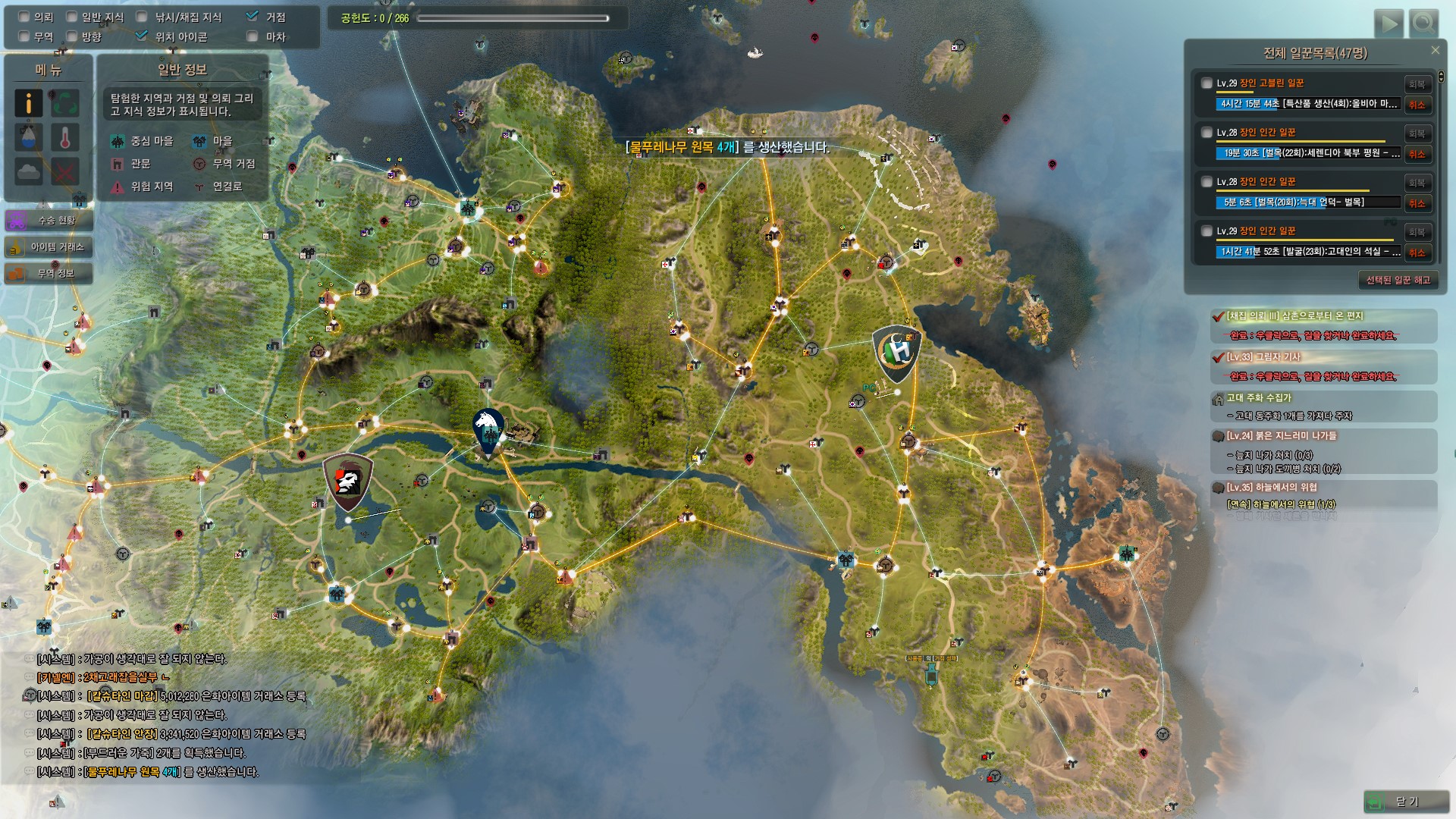Close the 전체 일꾼목록 worker list panel
The image size is (1456, 819).
click(1435, 51)
